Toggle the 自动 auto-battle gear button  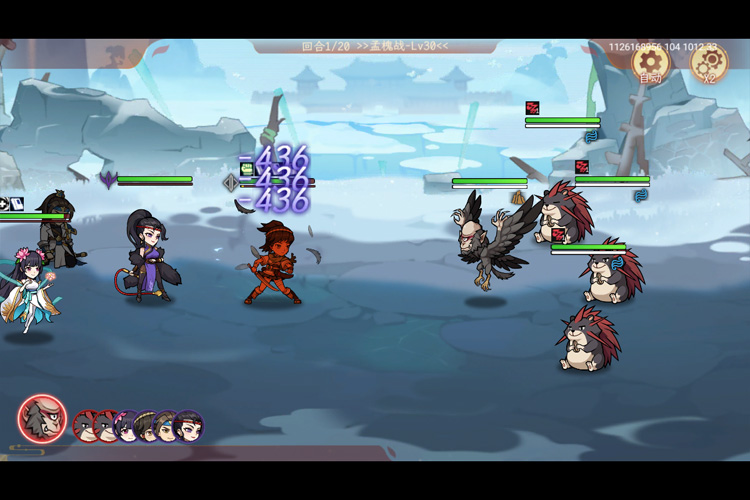[650, 64]
